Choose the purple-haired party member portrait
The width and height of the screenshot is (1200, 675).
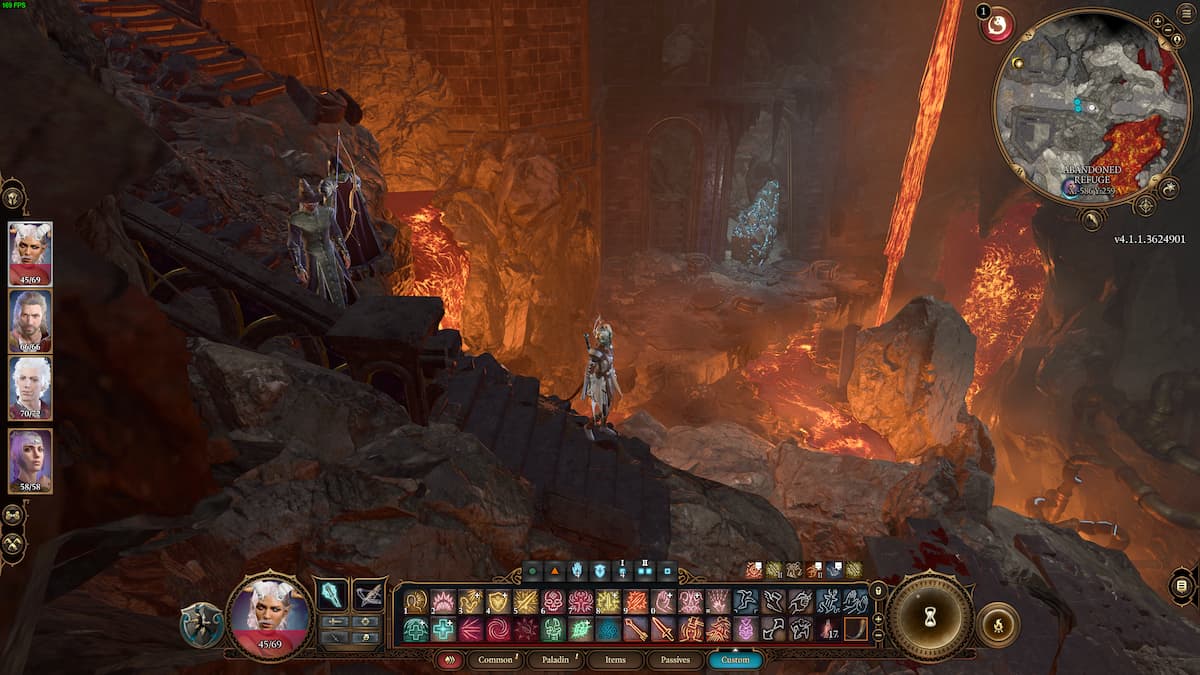click(30, 460)
